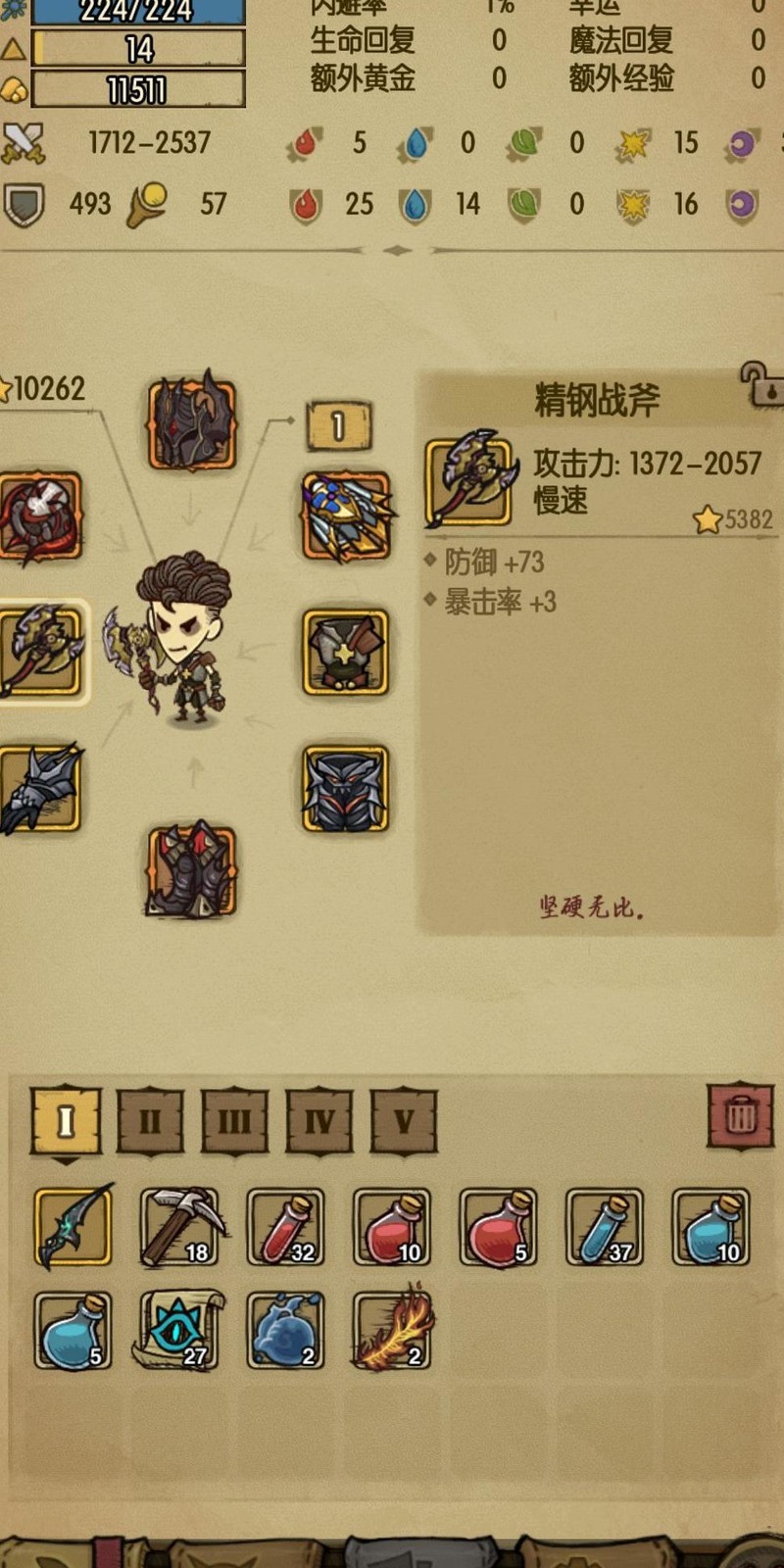Choose the eye scroll stack of 27

pyautogui.click(x=180, y=1330)
